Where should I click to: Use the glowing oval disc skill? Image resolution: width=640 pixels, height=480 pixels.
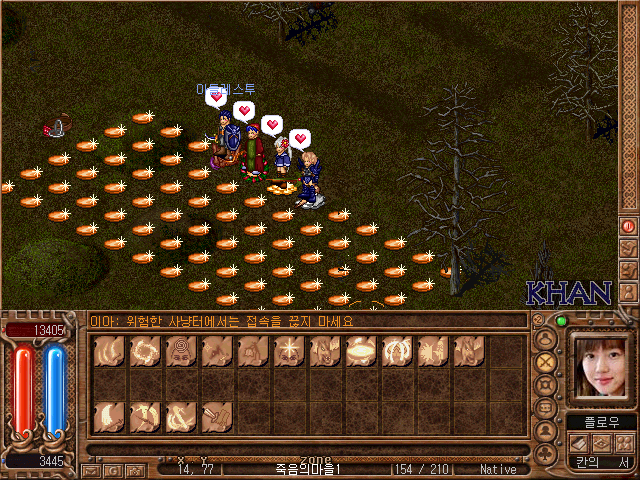point(361,351)
